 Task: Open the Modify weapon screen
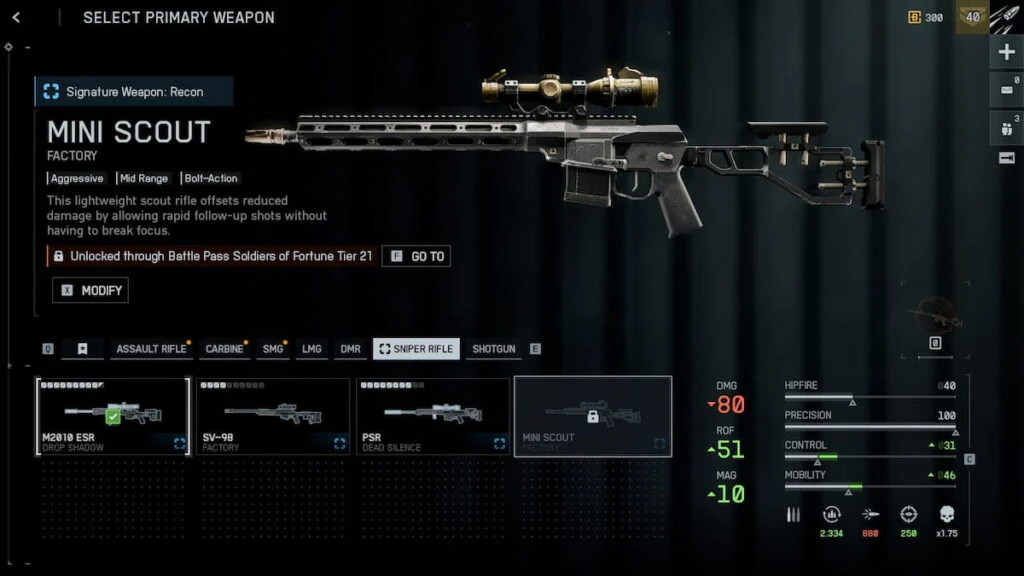(91, 290)
